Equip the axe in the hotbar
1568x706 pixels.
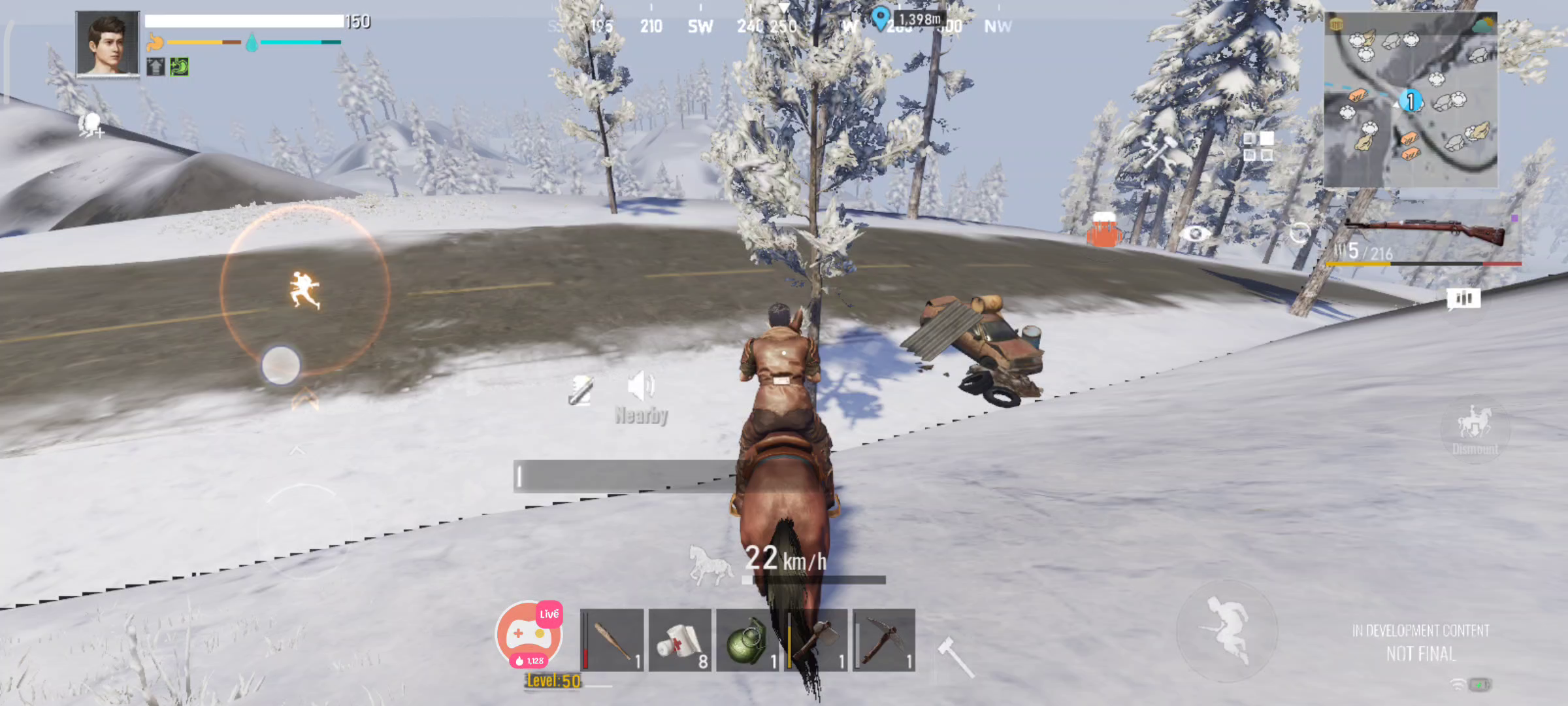pos(814,644)
